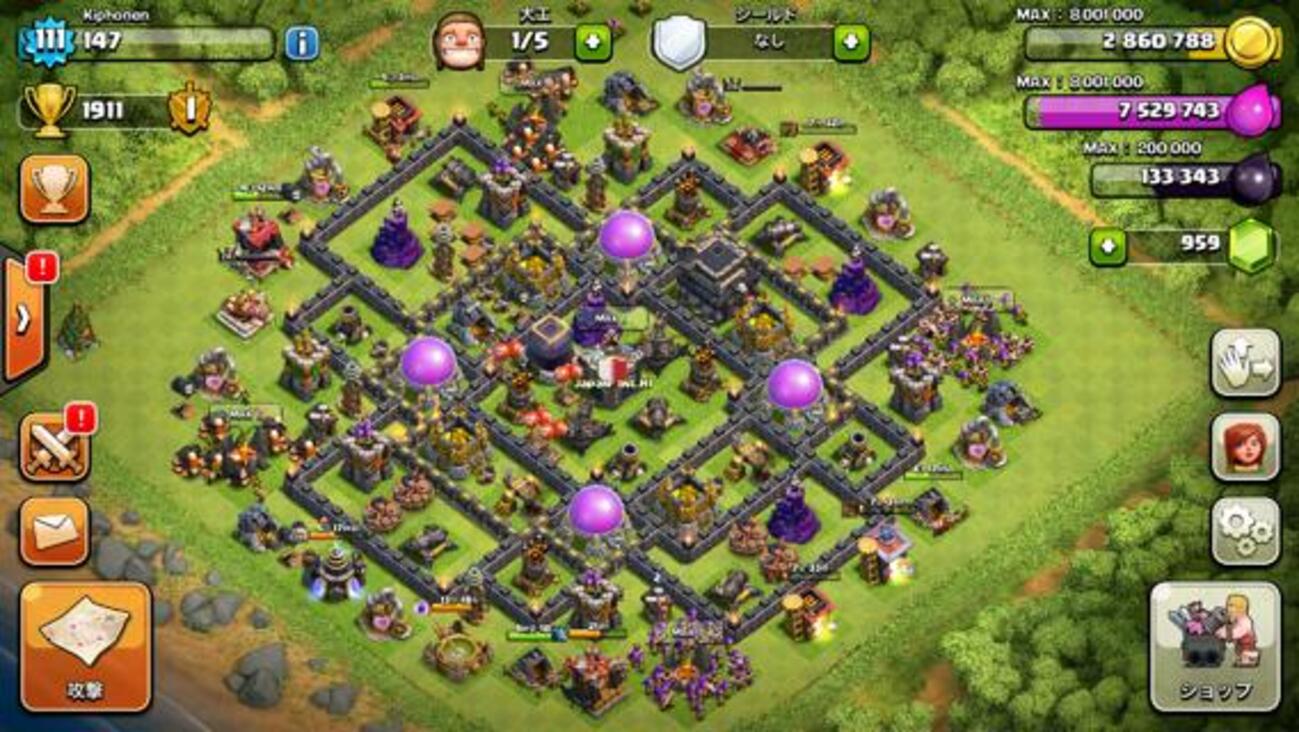1299x732 pixels.
Task: Open the shop
Action: point(1215,645)
